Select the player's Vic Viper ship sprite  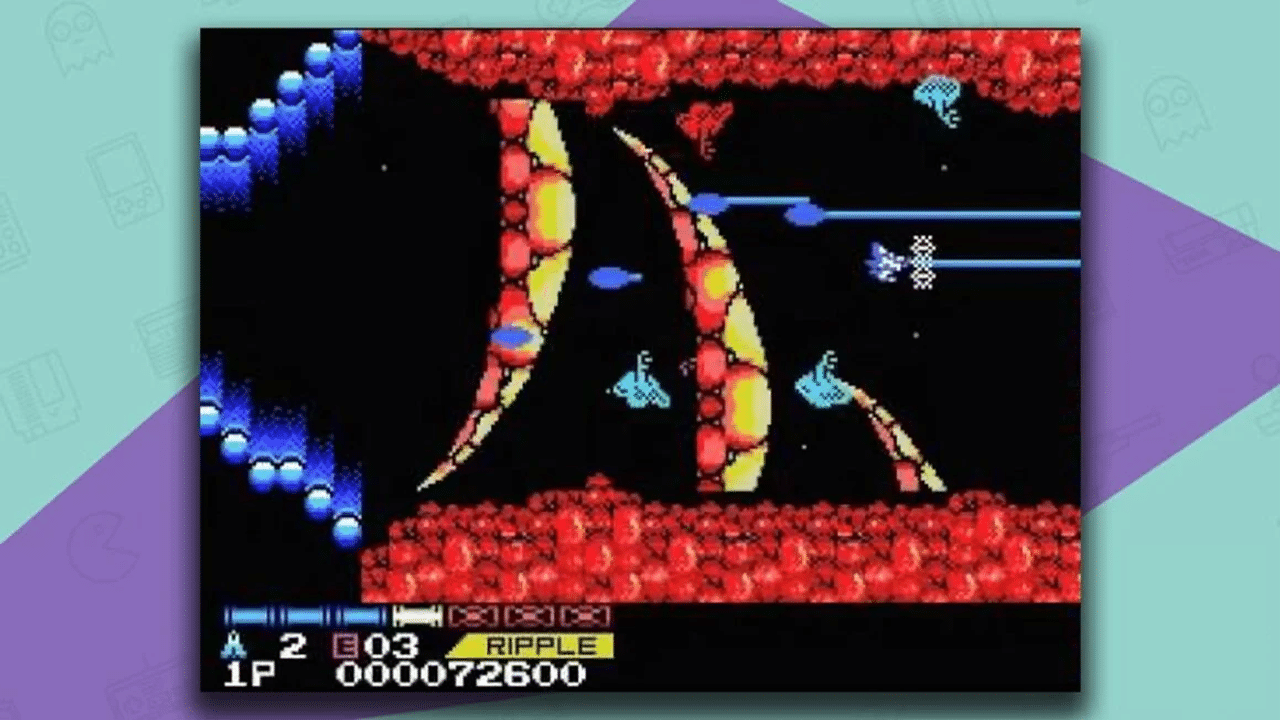885,262
